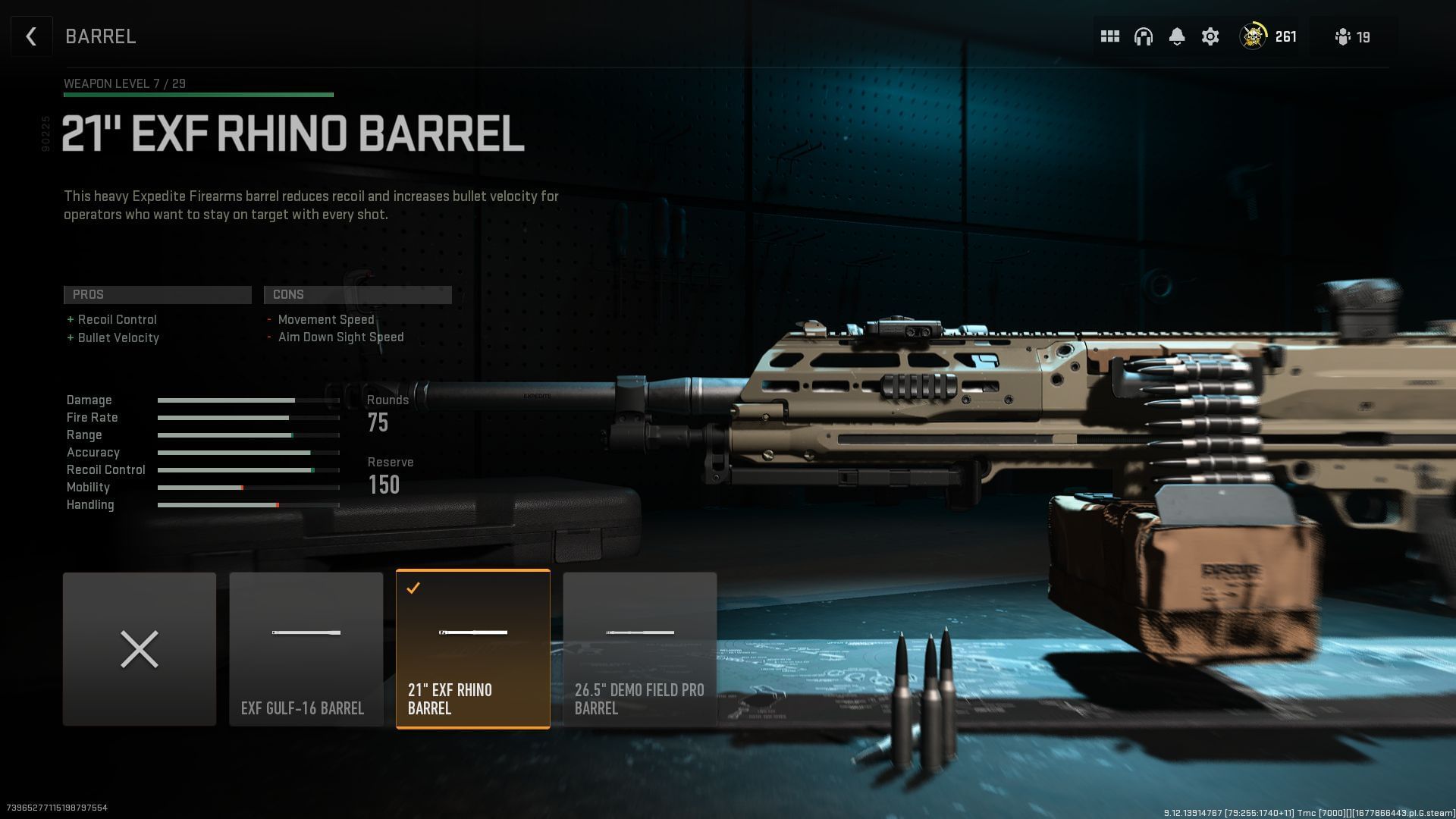This screenshot has height=819, width=1456.
Task: Remove barrel attachment with the X tile
Action: point(140,649)
